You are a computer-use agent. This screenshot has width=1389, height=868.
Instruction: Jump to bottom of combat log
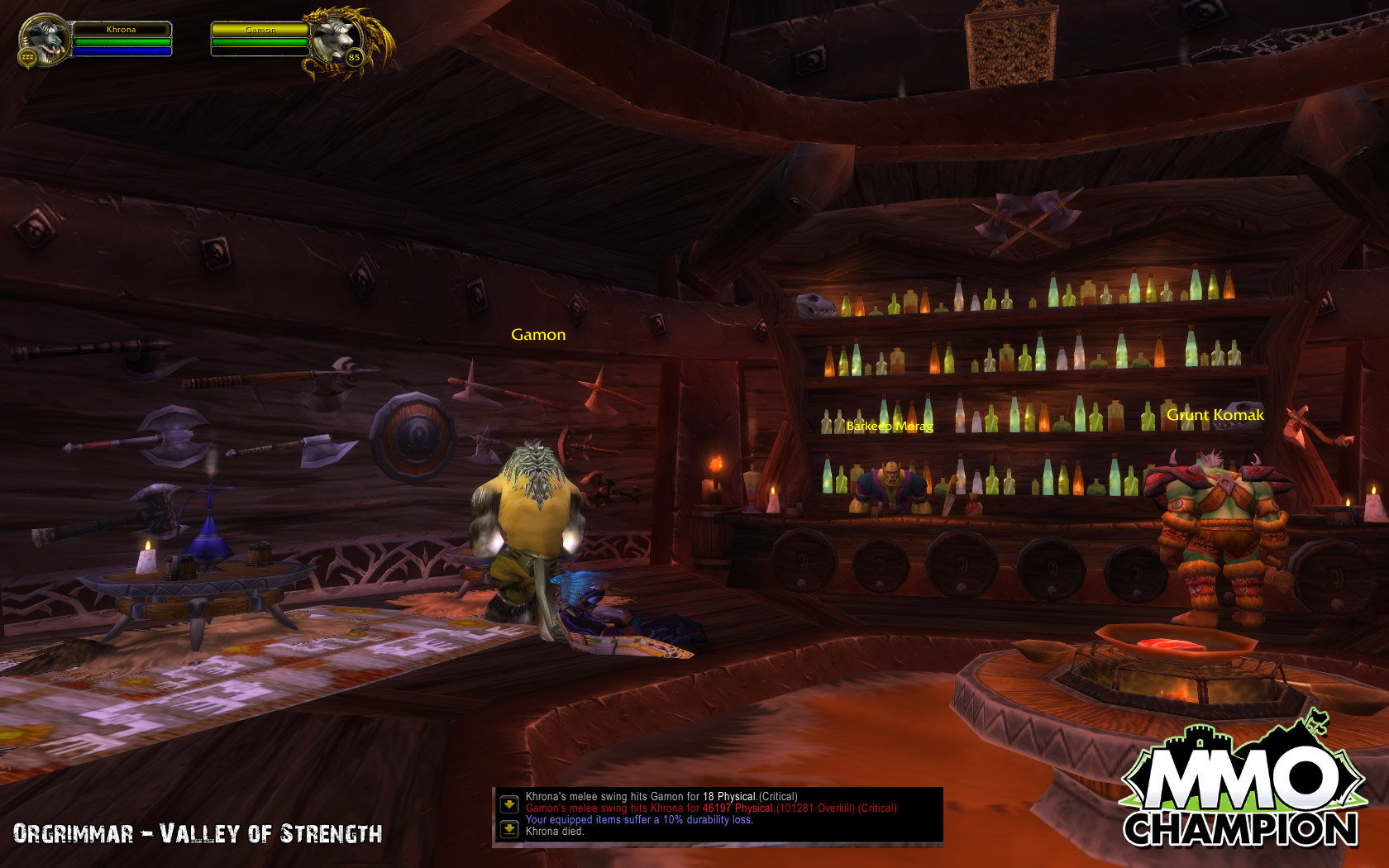(509, 828)
